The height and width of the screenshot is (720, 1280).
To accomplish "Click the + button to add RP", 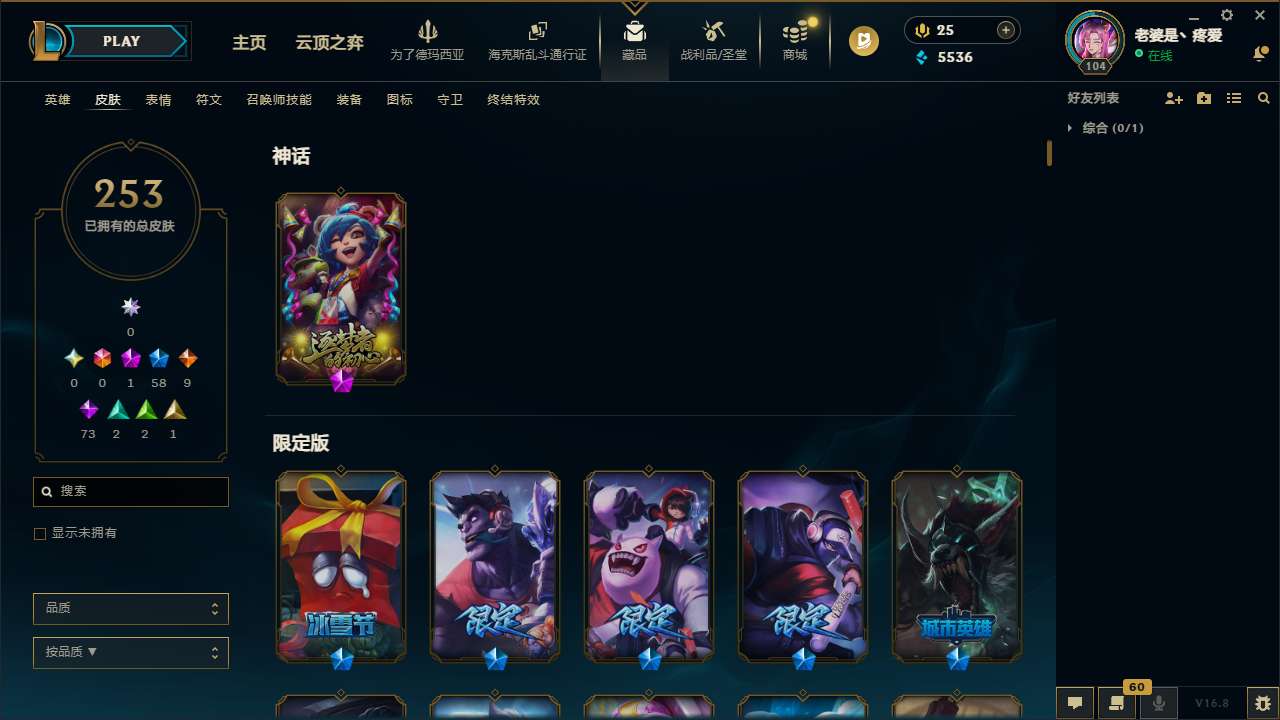I will point(1004,30).
